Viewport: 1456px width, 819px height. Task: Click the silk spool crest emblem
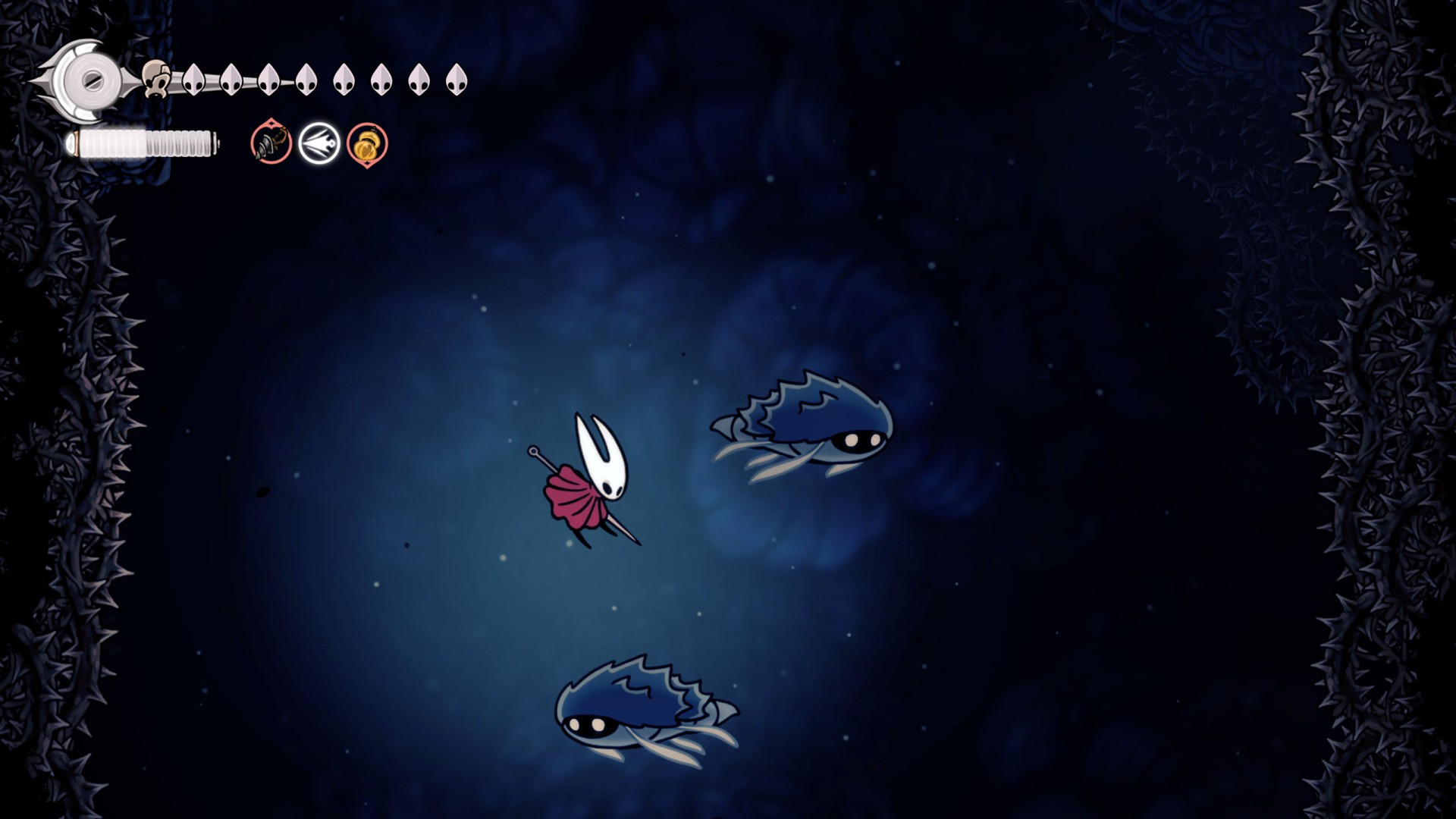(x=89, y=79)
